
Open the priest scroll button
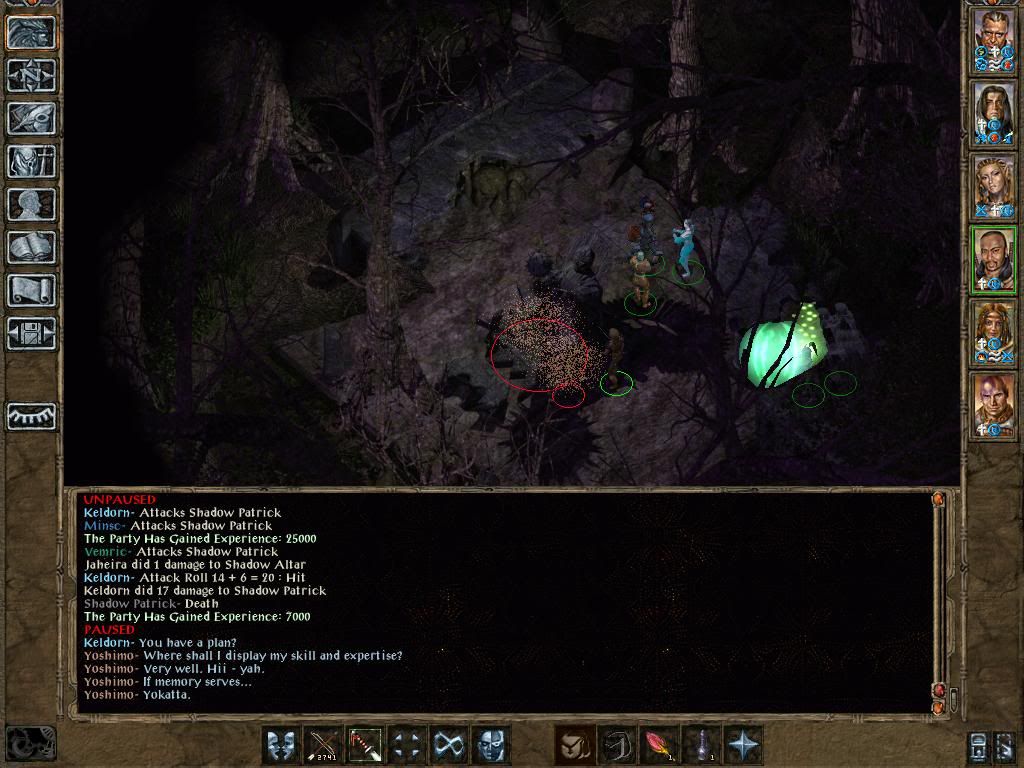[31, 290]
